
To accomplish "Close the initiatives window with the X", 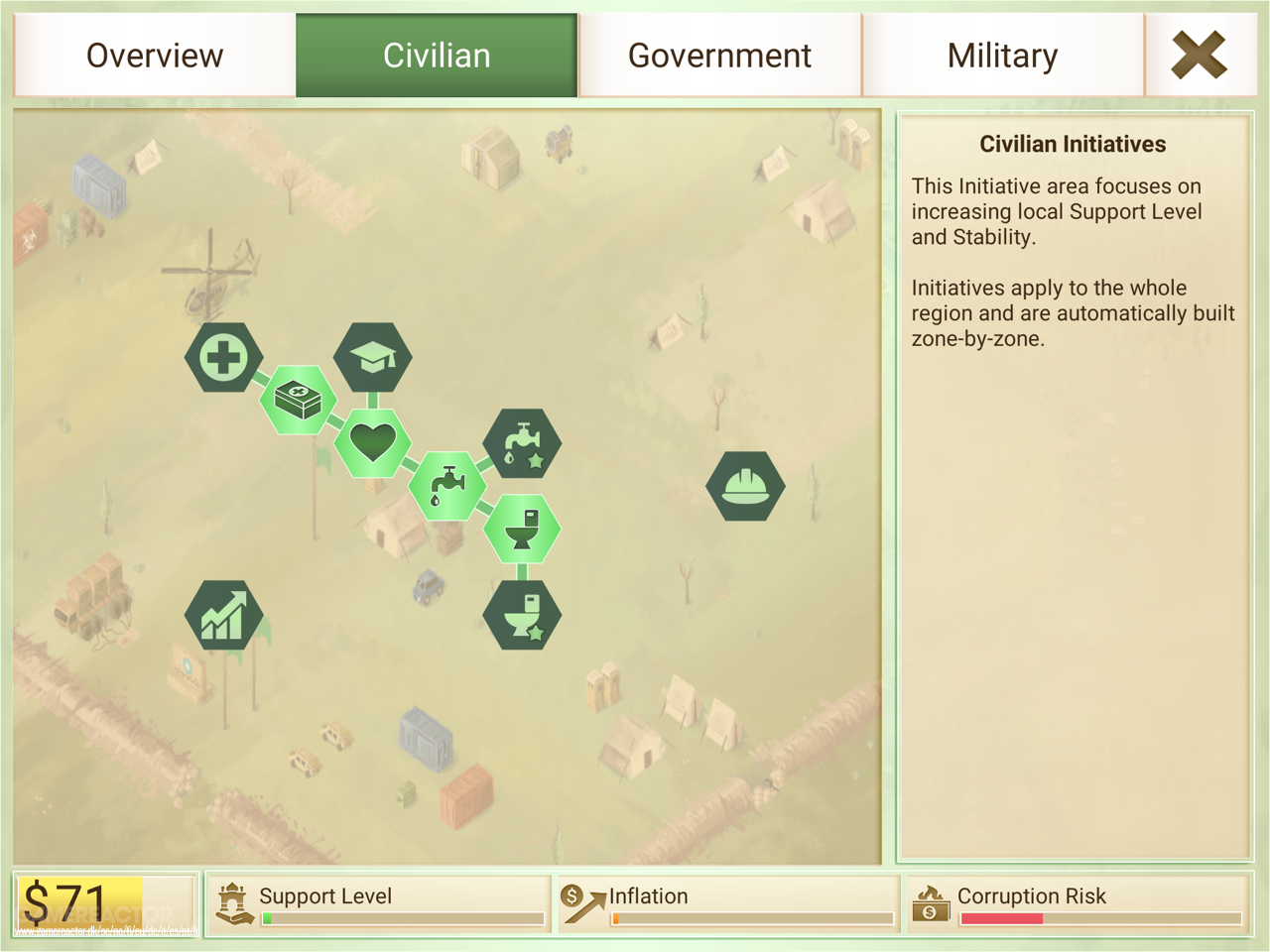I will pos(1199,55).
